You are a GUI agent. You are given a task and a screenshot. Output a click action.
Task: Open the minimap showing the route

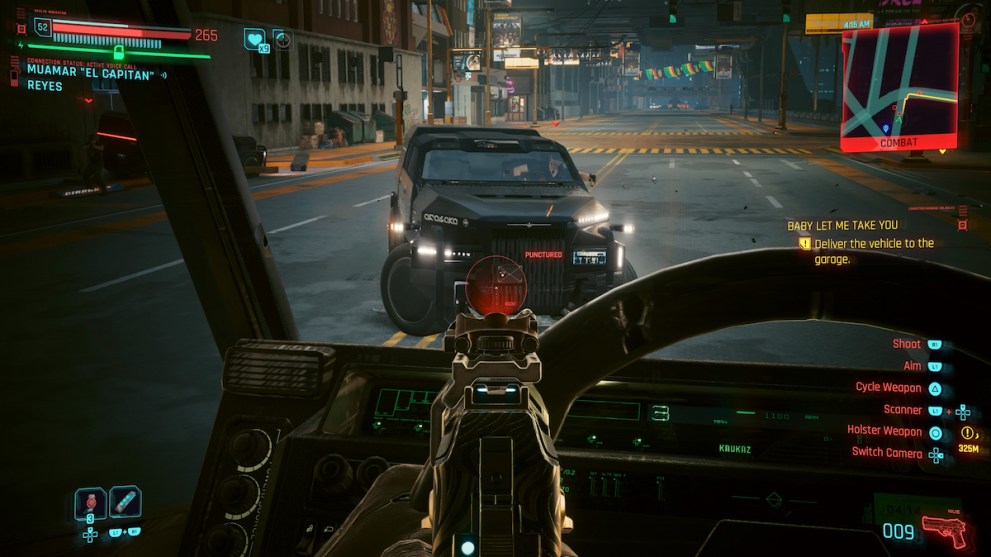899,80
